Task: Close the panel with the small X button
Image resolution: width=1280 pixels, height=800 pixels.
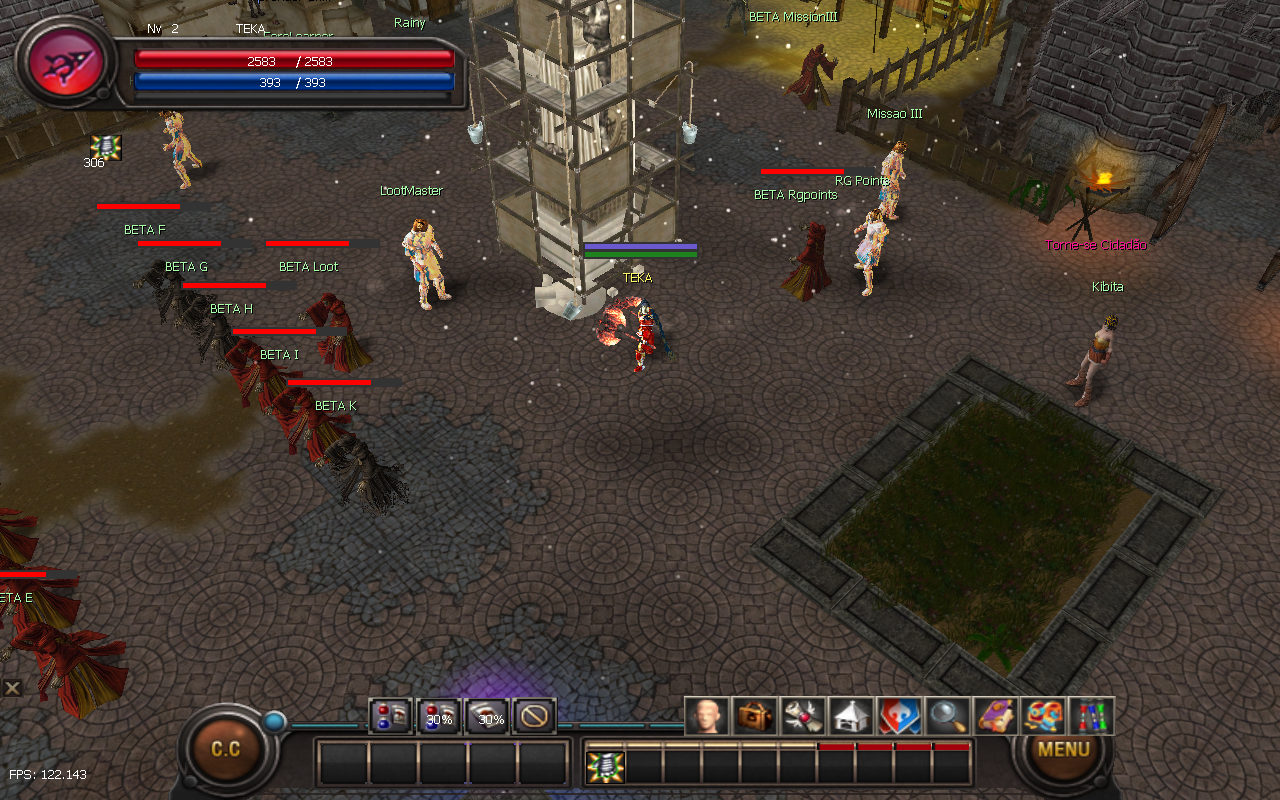Action: point(12,688)
